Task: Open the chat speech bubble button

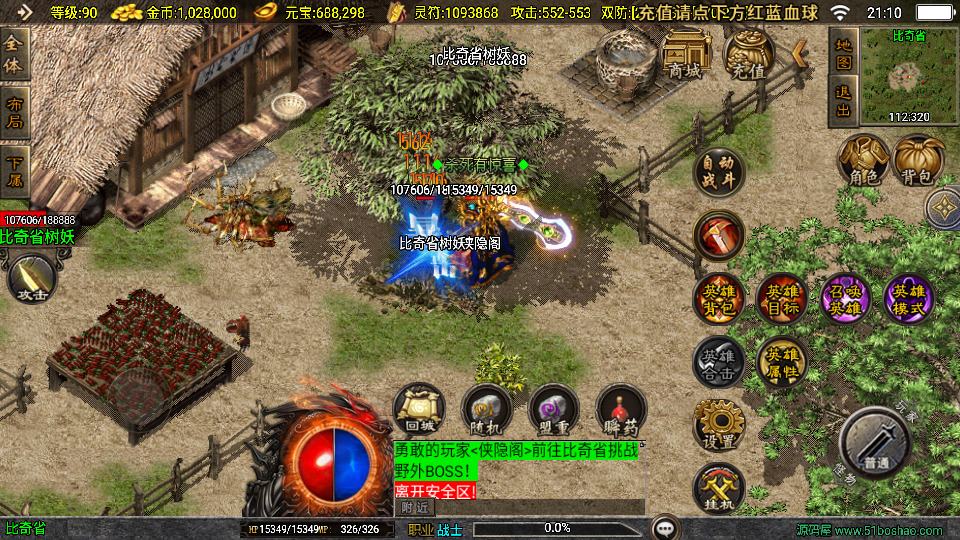Action: point(664,528)
